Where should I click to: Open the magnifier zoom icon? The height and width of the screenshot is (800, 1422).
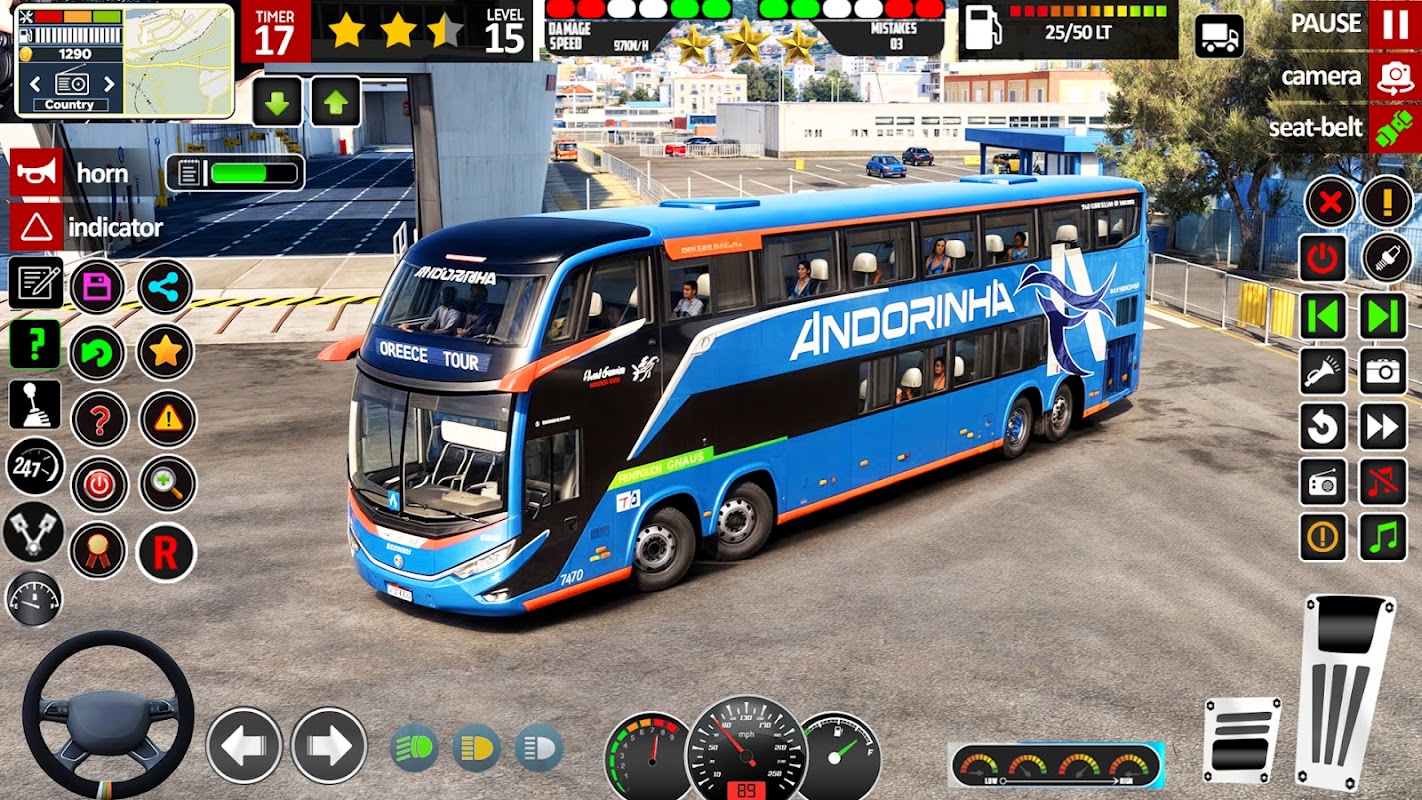[167, 485]
